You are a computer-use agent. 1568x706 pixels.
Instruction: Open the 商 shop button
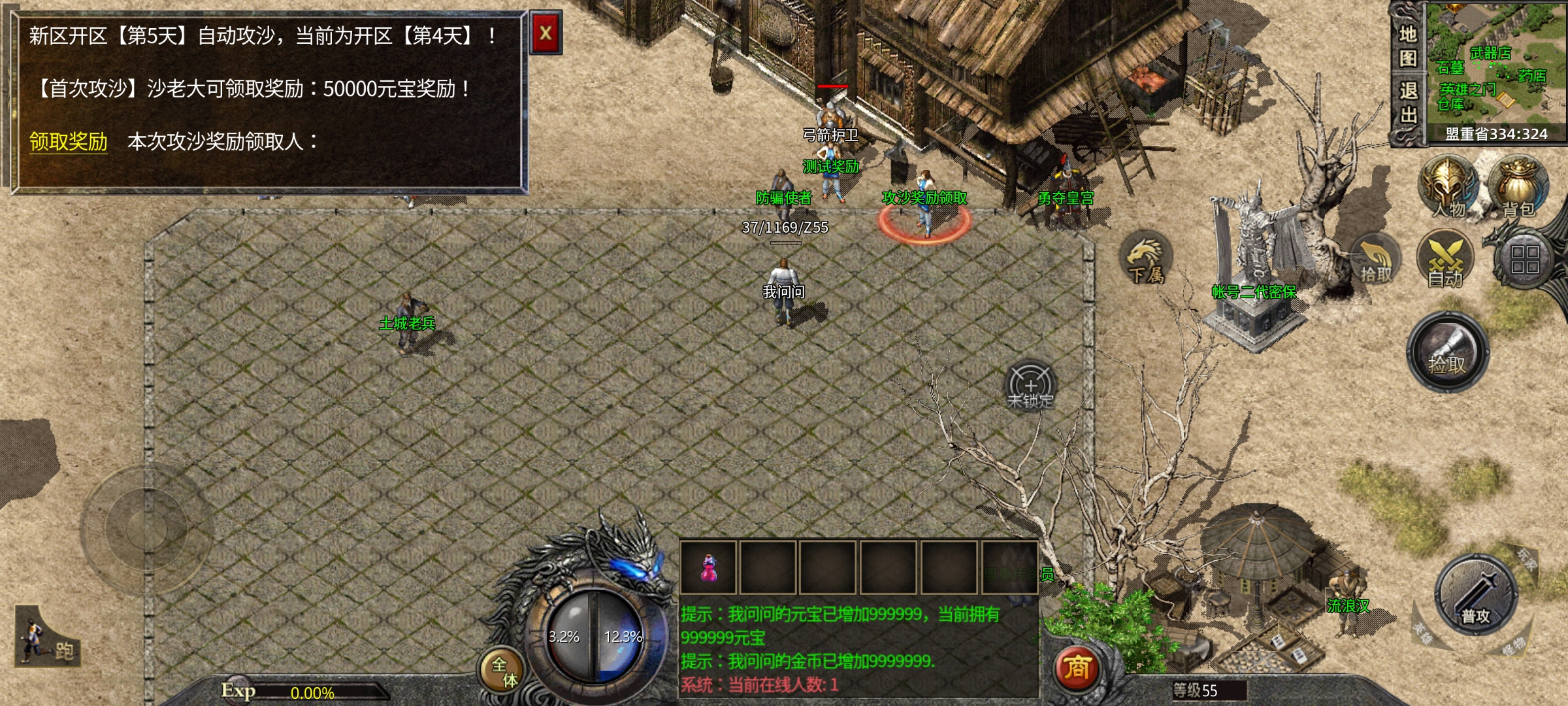coord(1077,668)
